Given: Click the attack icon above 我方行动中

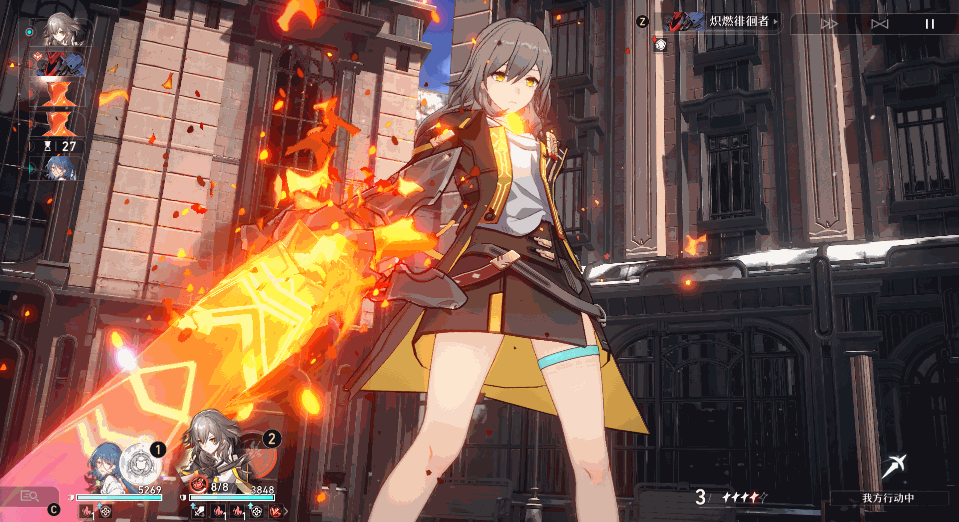Looking at the screenshot, I should tap(894, 466).
